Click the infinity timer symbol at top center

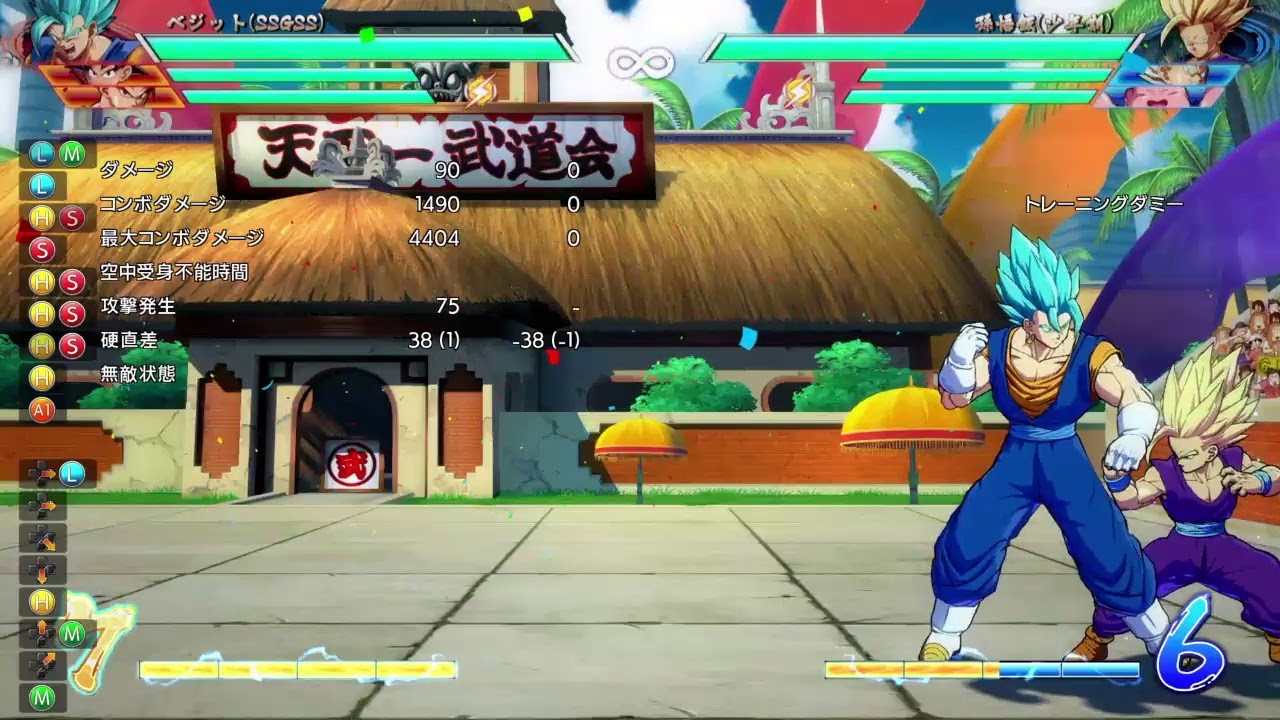[x=640, y=61]
